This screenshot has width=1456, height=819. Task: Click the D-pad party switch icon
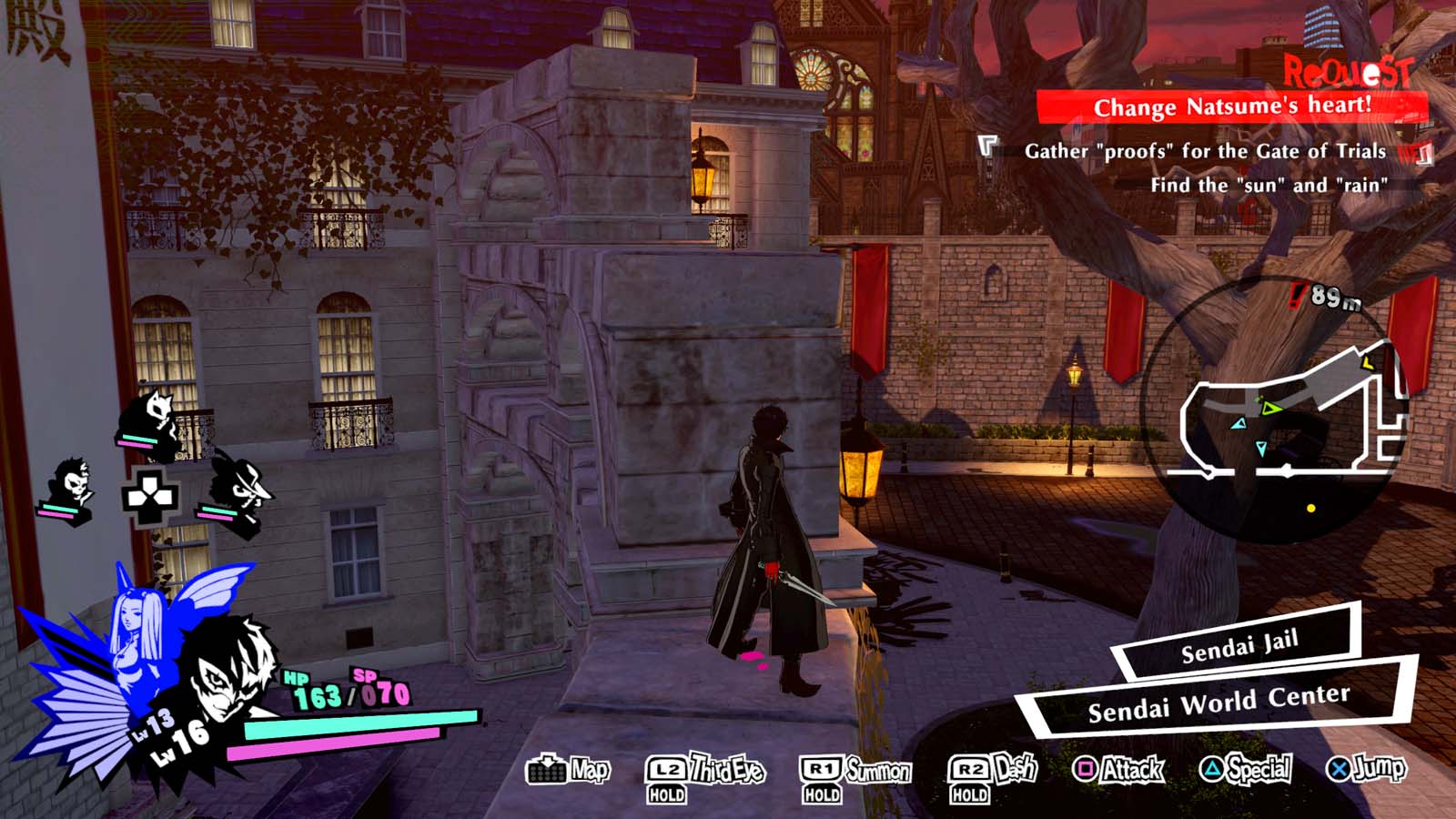coord(150,496)
